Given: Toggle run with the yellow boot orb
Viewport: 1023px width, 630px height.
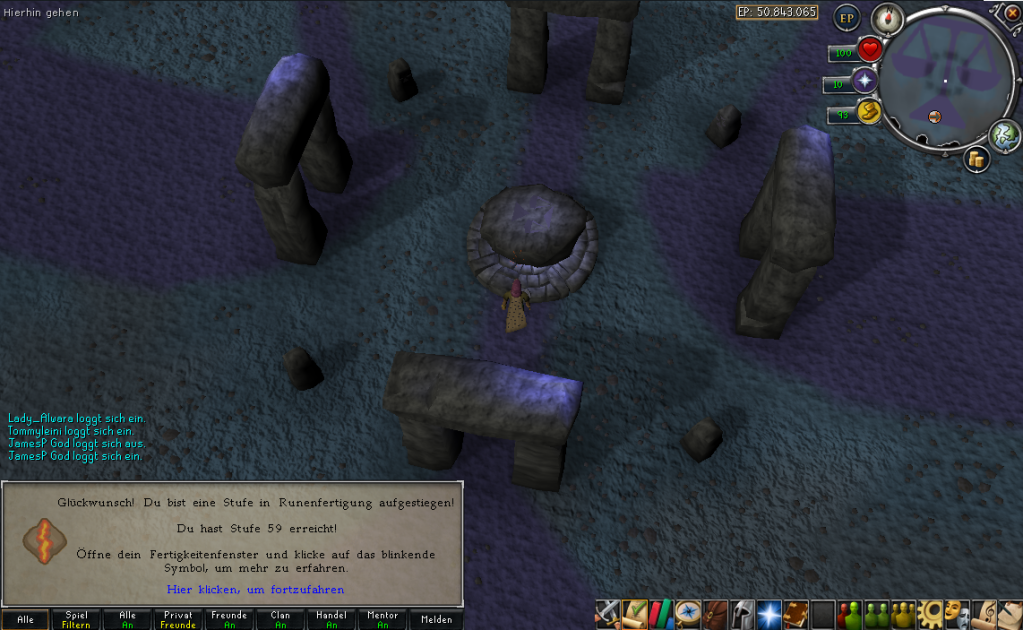Looking at the screenshot, I should tap(868, 113).
